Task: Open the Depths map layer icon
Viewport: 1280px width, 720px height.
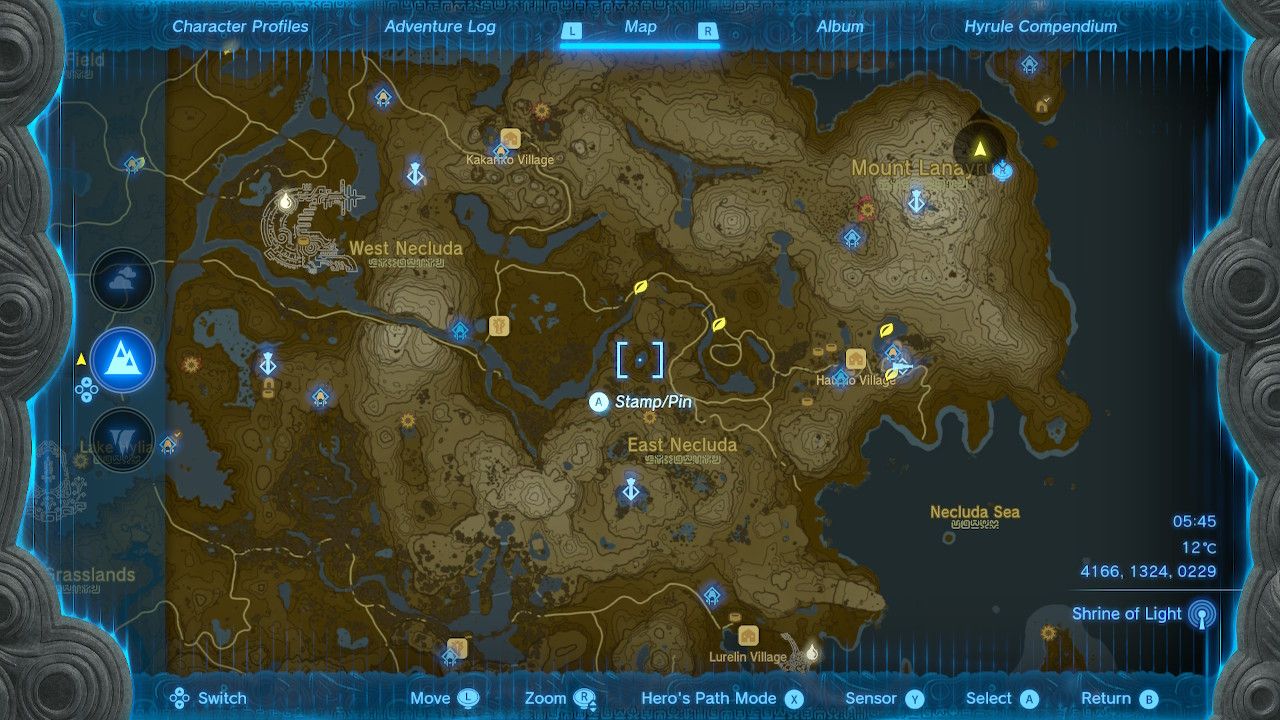Action: [122, 438]
